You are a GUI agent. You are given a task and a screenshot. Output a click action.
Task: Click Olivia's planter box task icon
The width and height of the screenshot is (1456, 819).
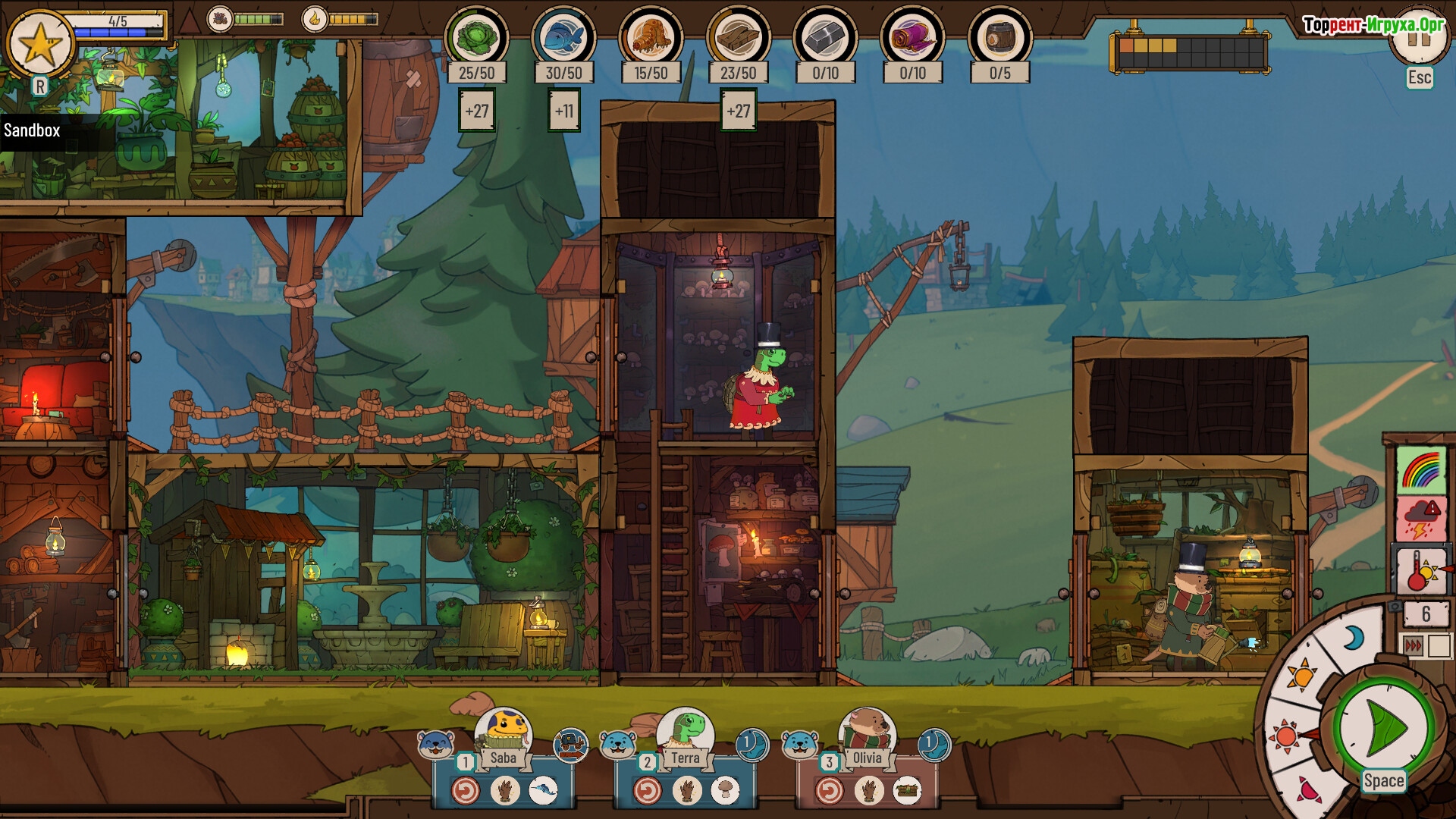pyautogui.click(x=907, y=791)
